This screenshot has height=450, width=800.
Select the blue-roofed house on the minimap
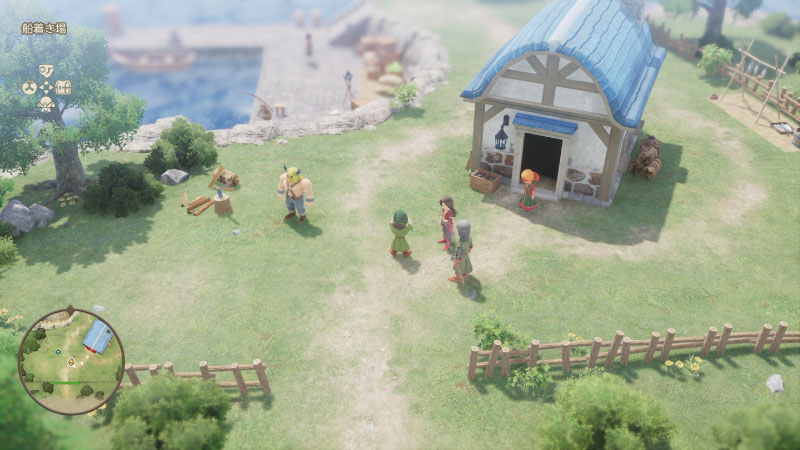(97, 337)
